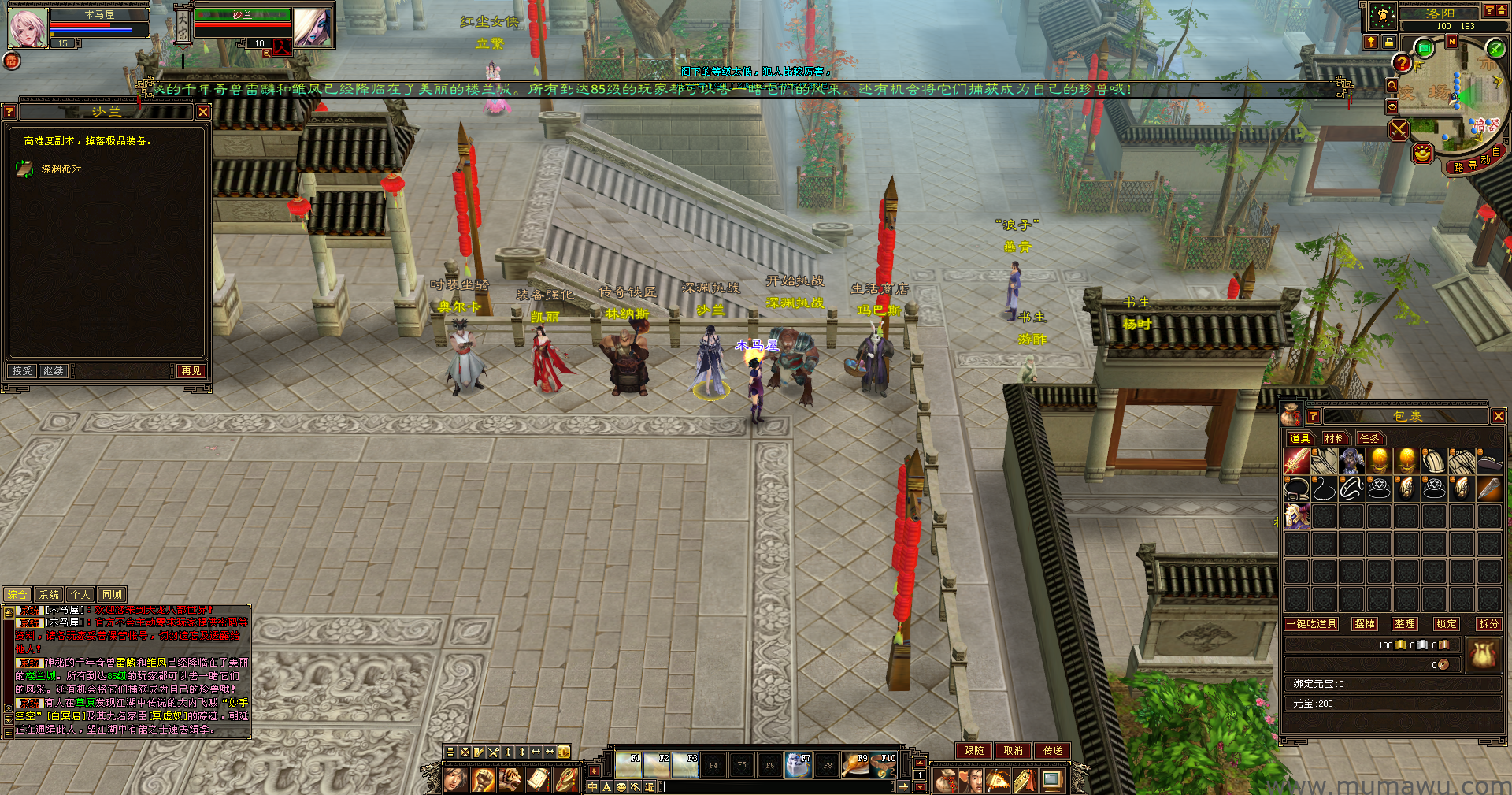Use the F9 roast chicken leg hotbar item
Viewport: 1512px width, 795px height.
tap(855, 764)
